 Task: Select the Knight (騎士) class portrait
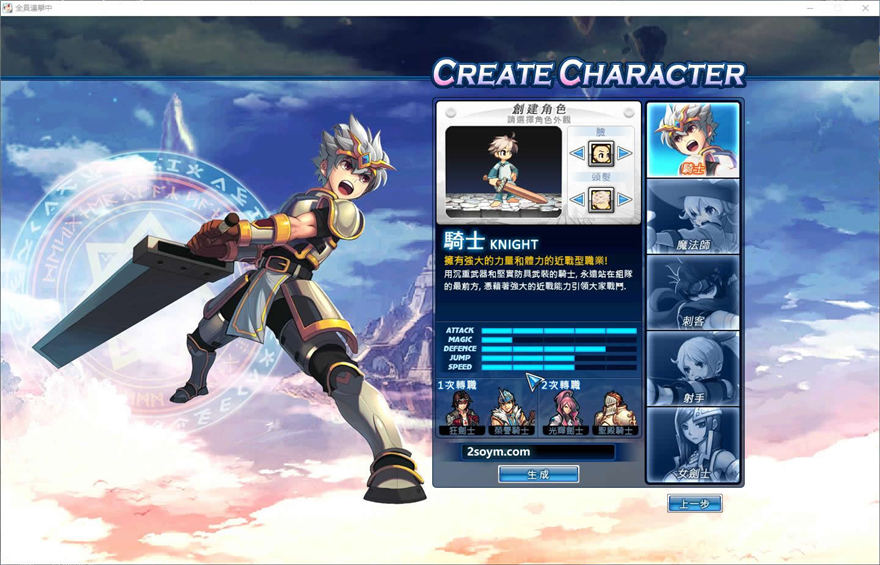(693, 139)
